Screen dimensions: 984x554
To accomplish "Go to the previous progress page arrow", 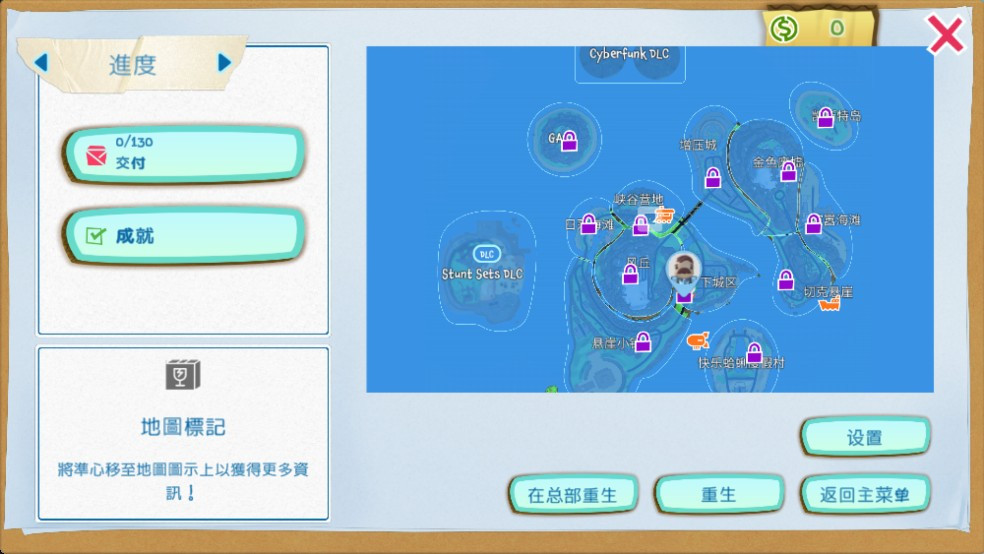I will click(41, 63).
